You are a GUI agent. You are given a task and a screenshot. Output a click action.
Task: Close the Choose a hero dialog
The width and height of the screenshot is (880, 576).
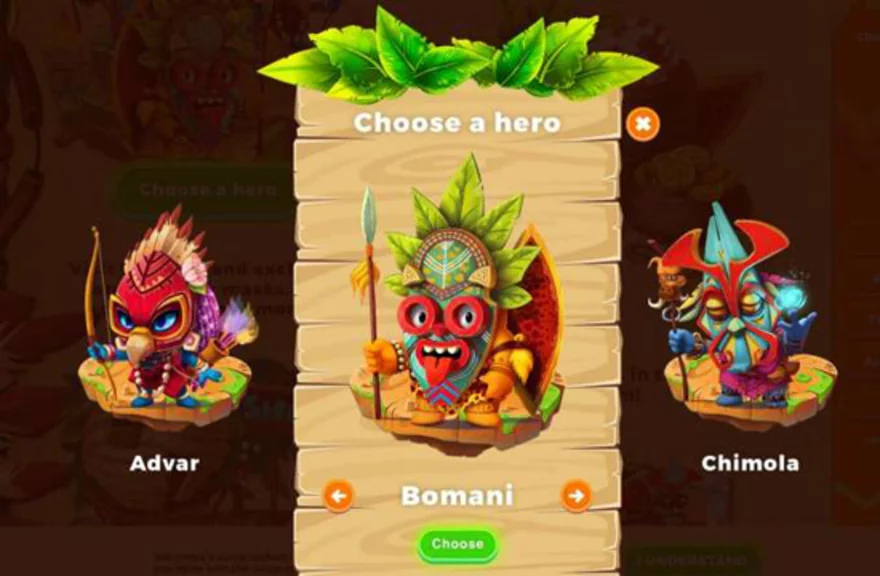[x=643, y=124]
